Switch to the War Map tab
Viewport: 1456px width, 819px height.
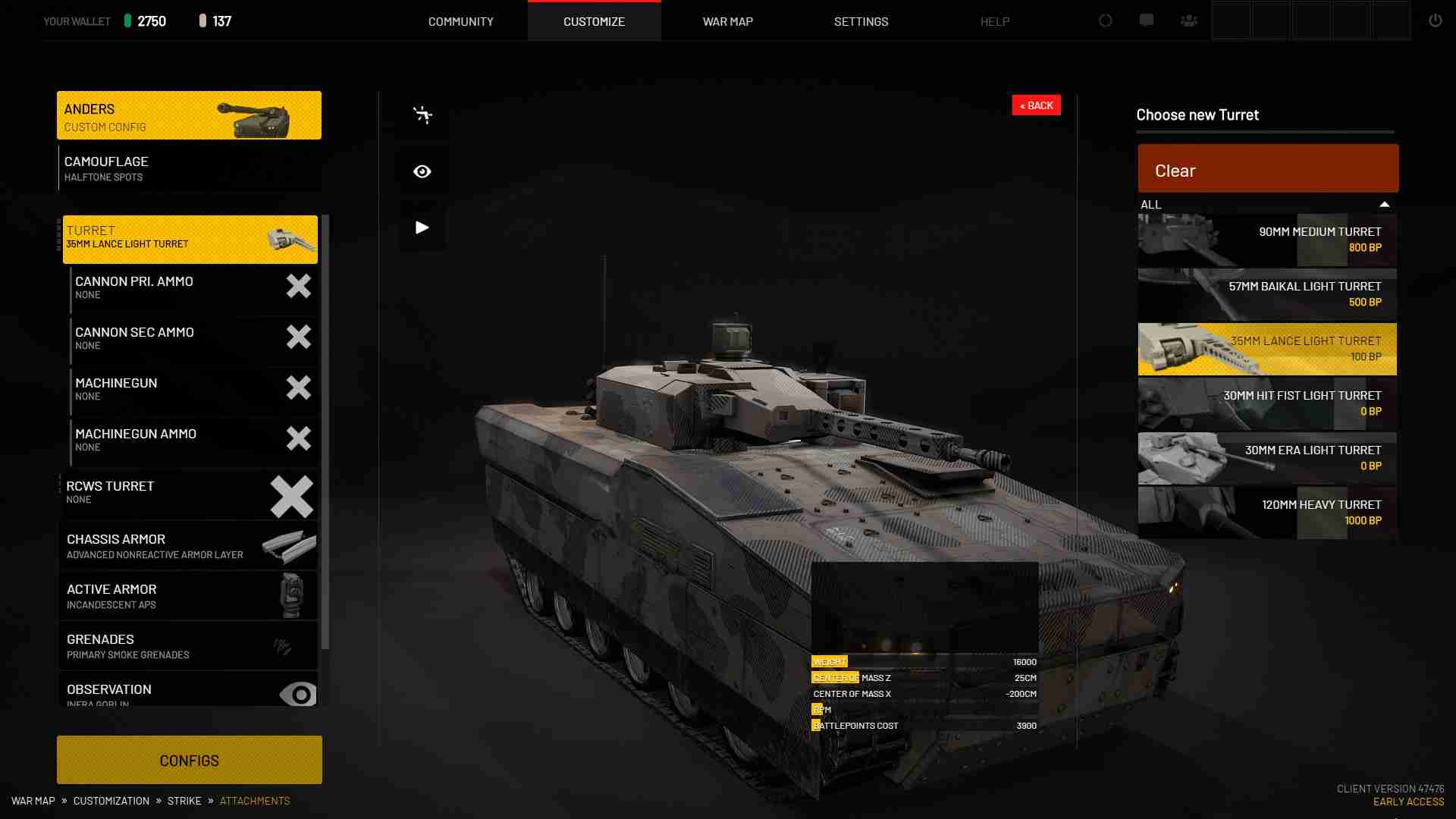(x=727, y=21)
